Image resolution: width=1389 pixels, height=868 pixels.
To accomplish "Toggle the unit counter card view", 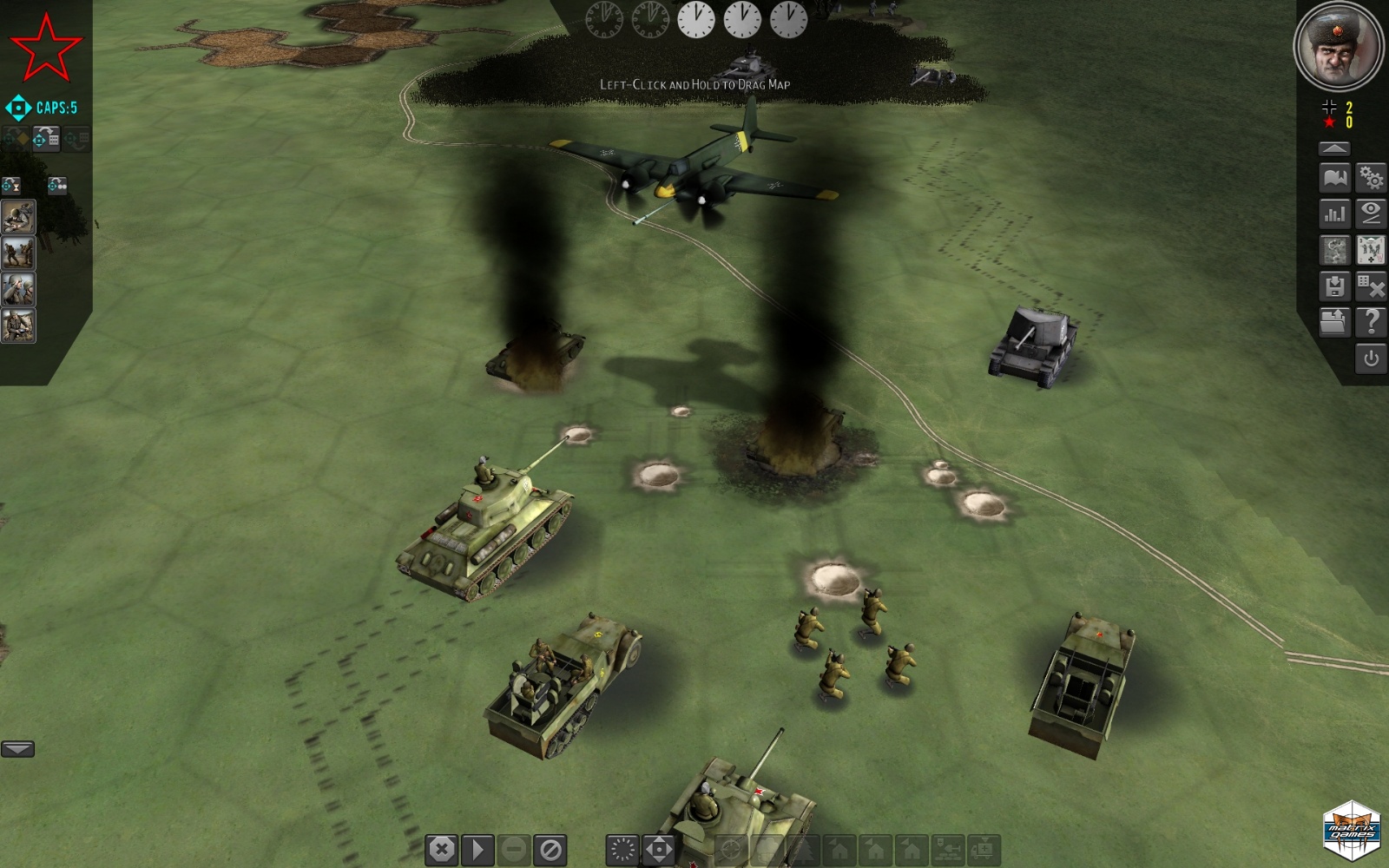I will [1371, 250].
